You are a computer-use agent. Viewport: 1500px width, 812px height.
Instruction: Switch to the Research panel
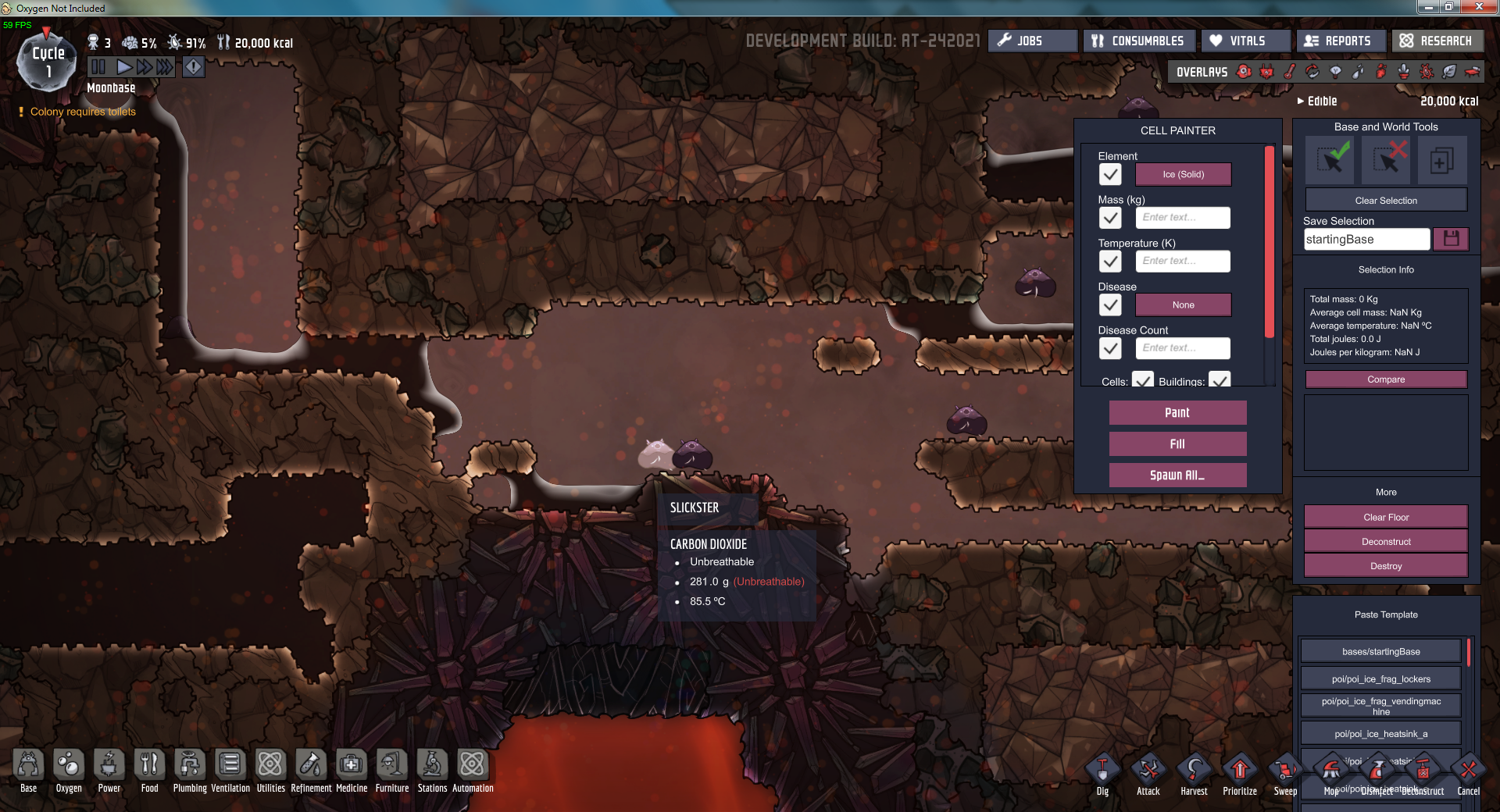tap(1437, 40)
